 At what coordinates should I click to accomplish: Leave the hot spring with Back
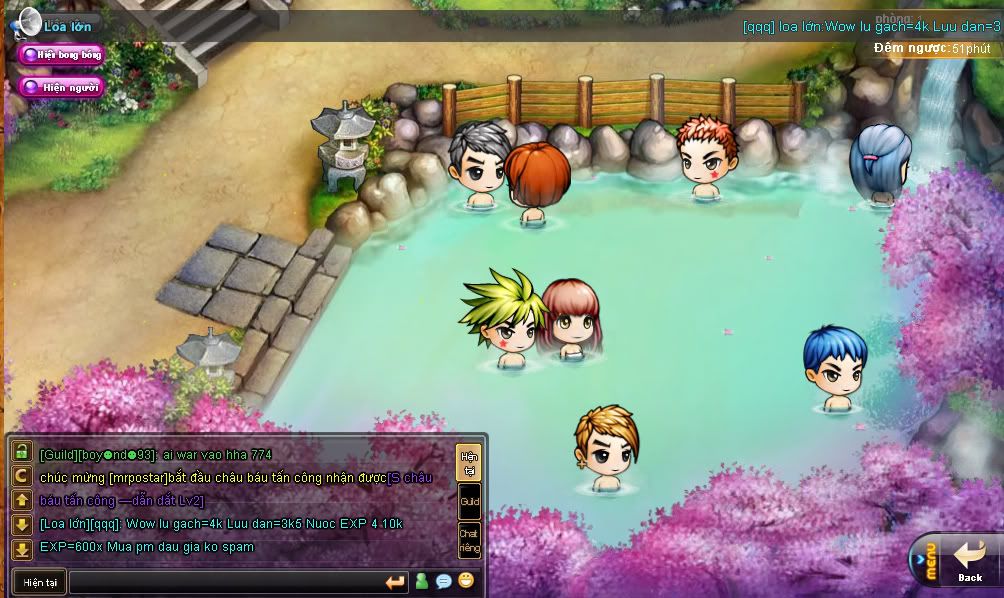click(970, 562)
